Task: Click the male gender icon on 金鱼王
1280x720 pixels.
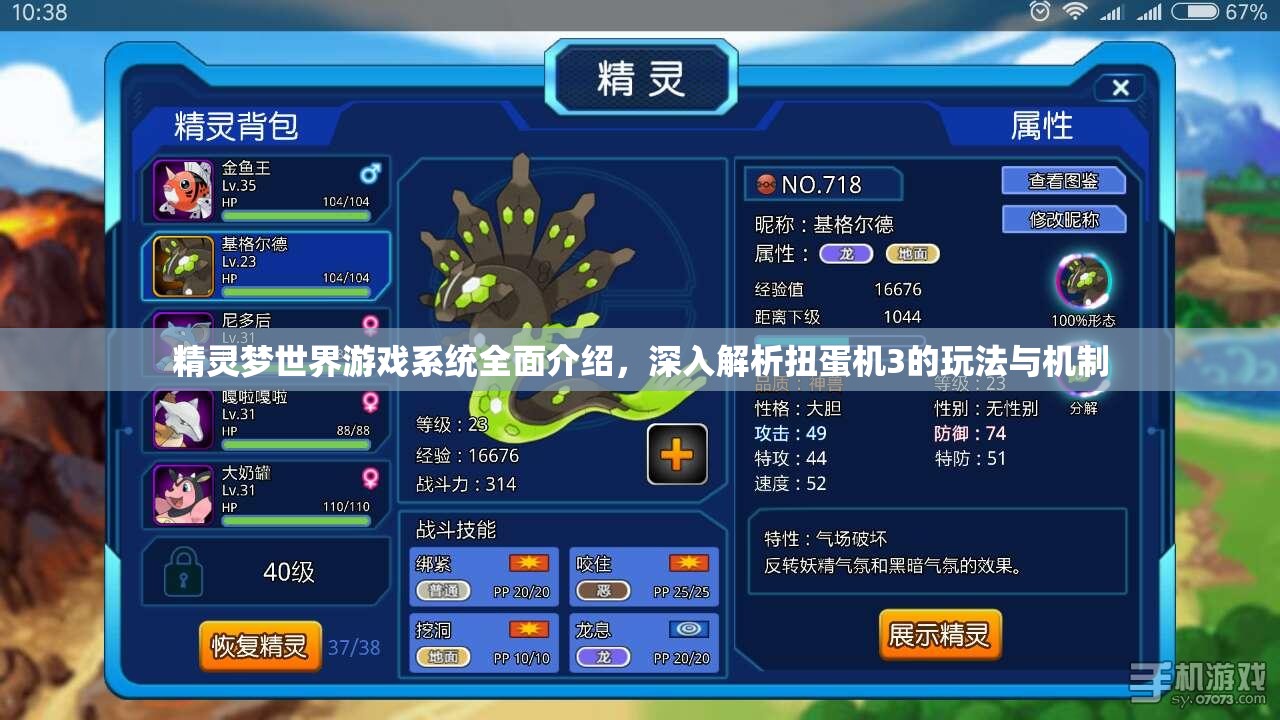Action: click(x=371, y=172)
